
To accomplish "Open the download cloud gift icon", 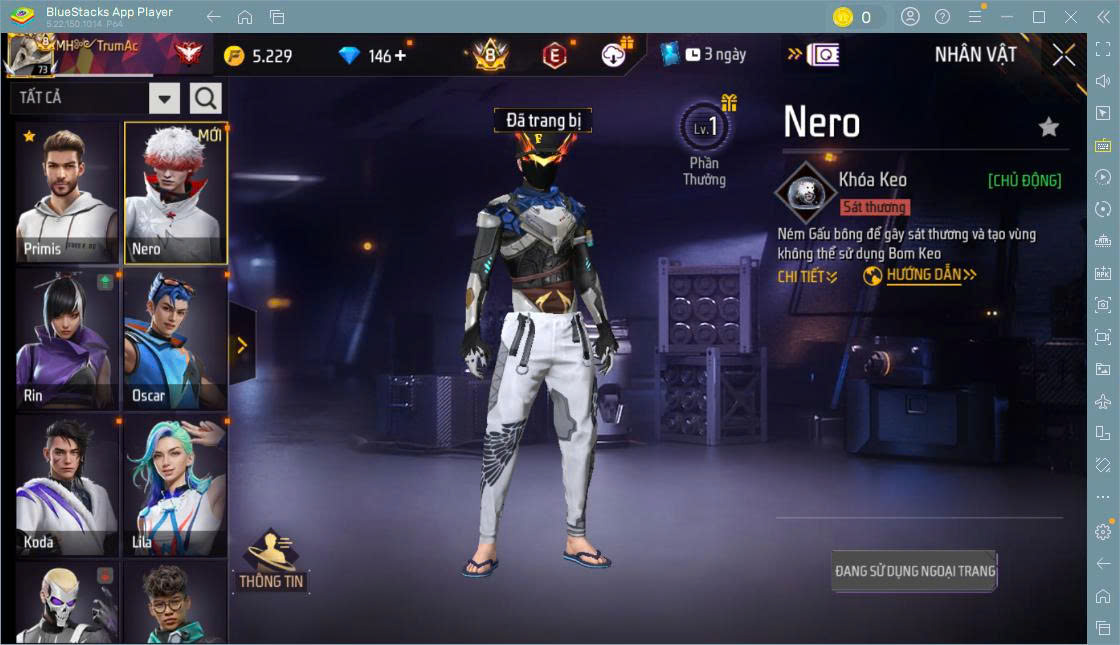I will pos(614,55).
